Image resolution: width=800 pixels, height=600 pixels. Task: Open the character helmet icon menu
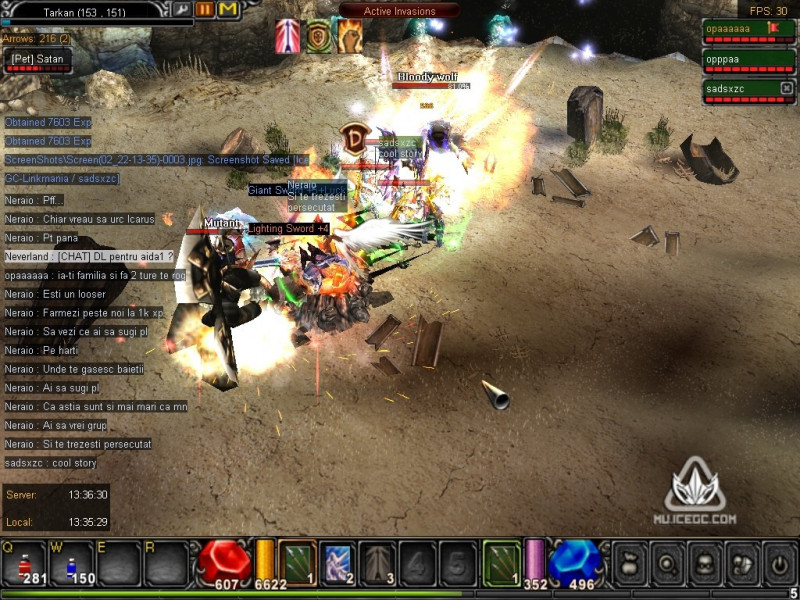coord(704,562)
